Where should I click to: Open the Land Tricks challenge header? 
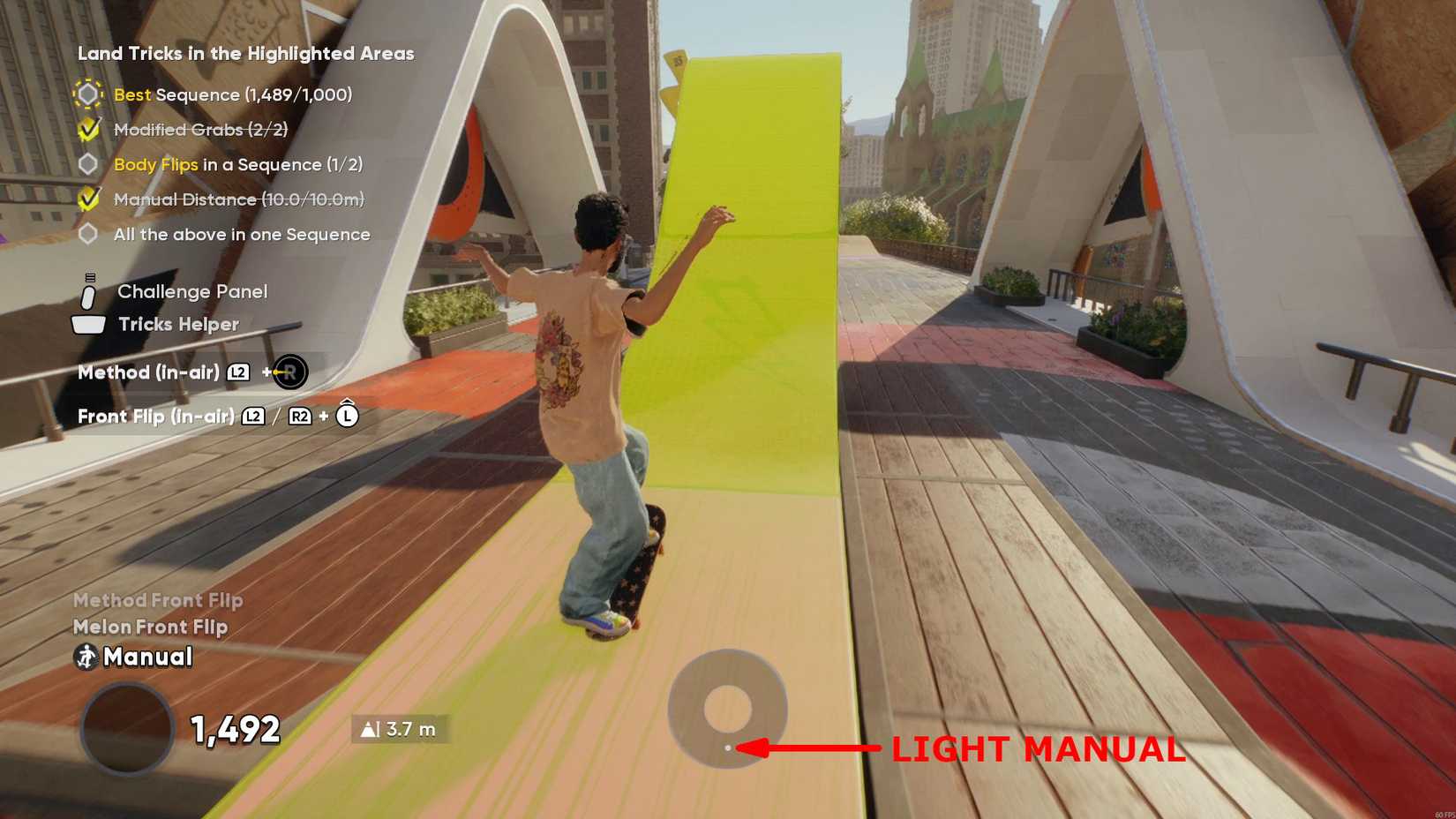coord(246,53)
